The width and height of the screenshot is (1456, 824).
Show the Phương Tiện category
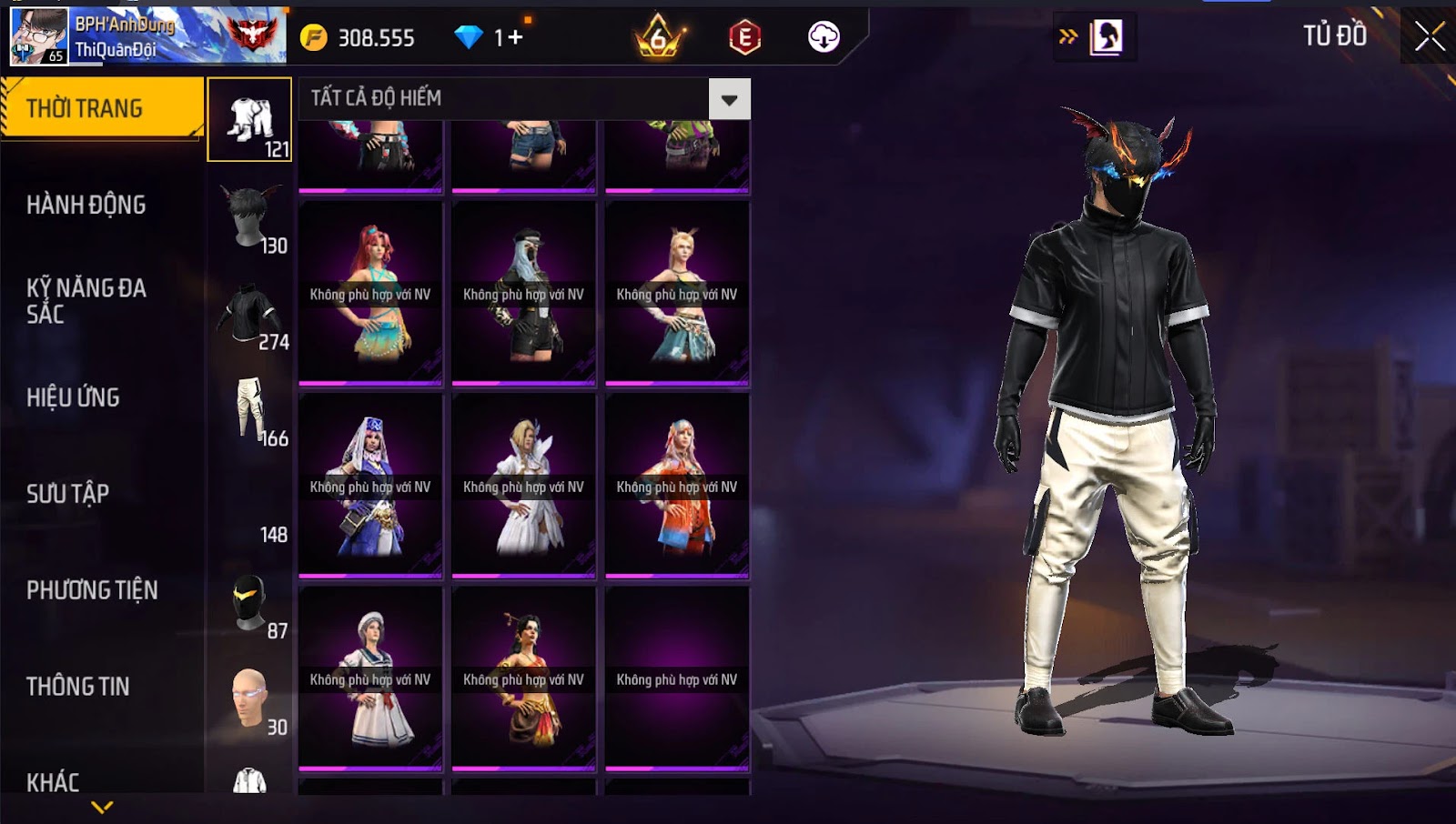point(92,590)
